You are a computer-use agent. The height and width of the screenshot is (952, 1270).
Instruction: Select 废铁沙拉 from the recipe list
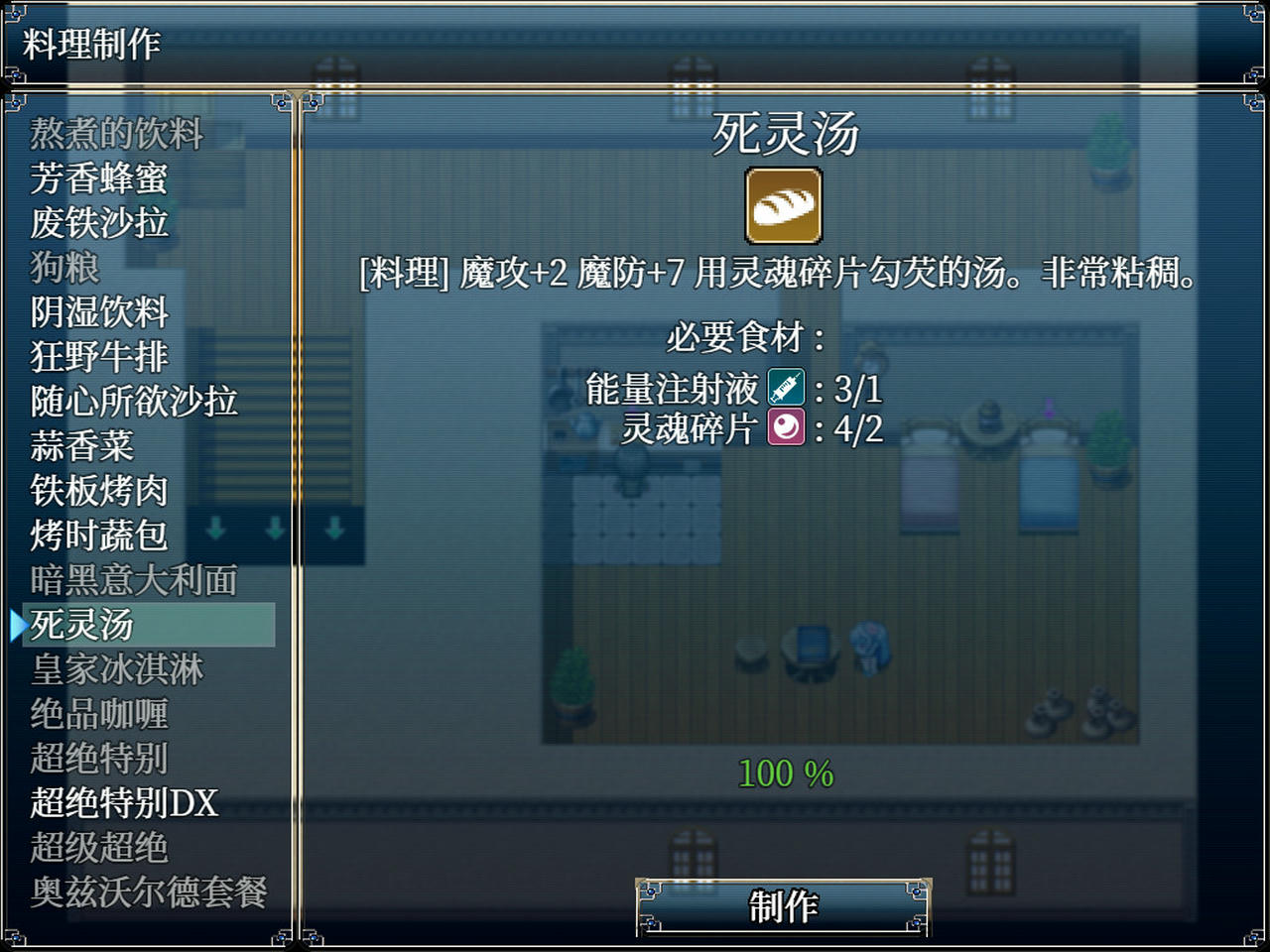point(99,223)
